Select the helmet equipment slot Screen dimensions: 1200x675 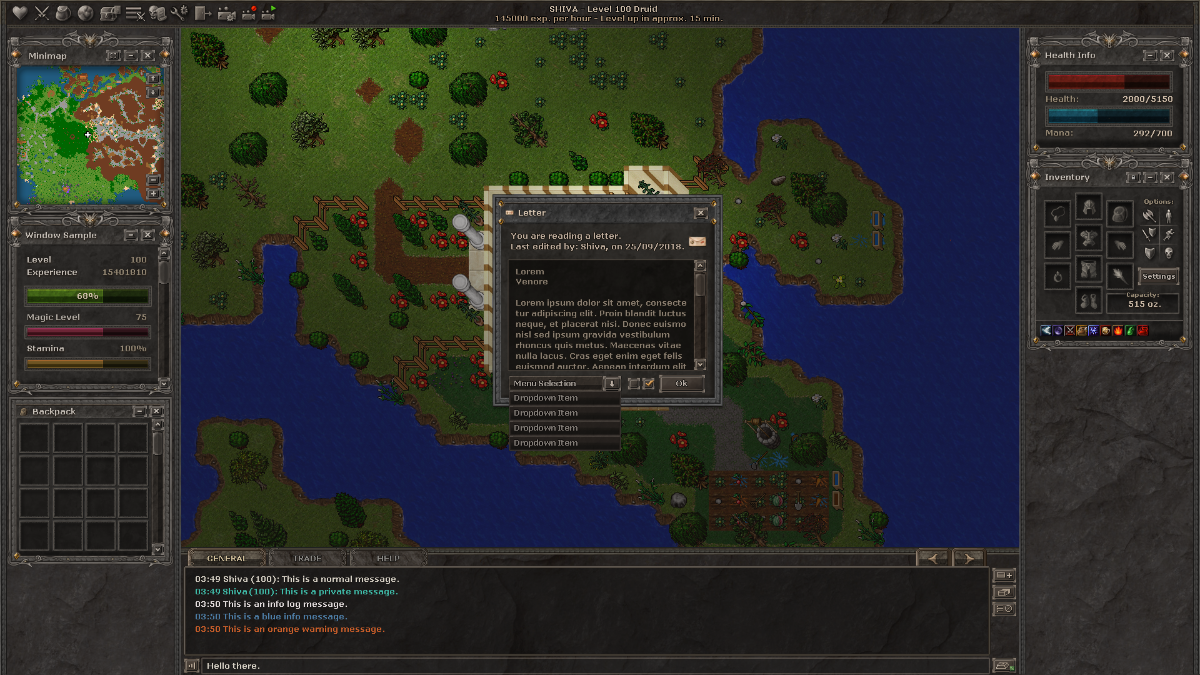[x=1088, y=210]
